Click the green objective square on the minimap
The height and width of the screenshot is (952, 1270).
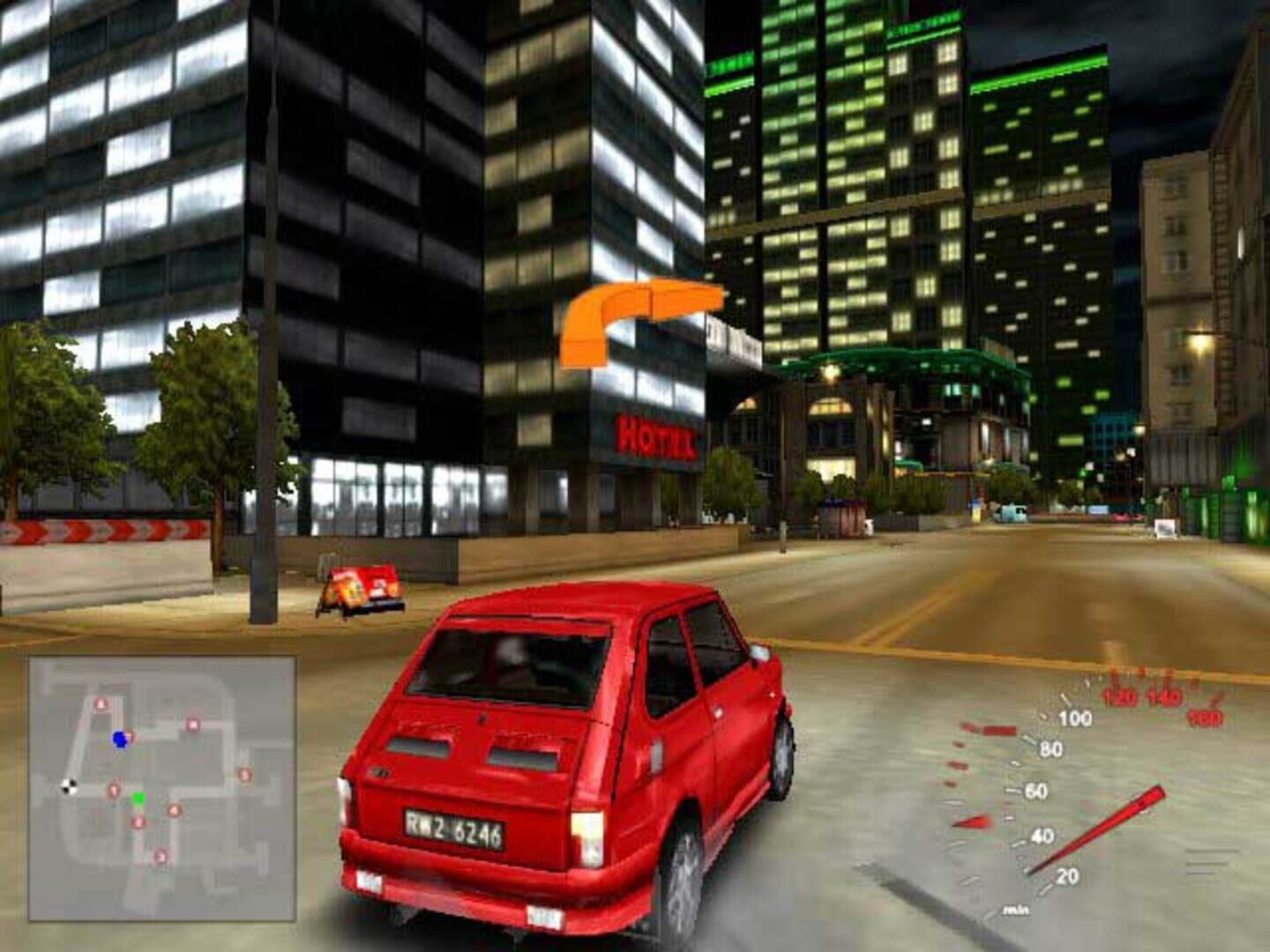(x=138, y=799)
